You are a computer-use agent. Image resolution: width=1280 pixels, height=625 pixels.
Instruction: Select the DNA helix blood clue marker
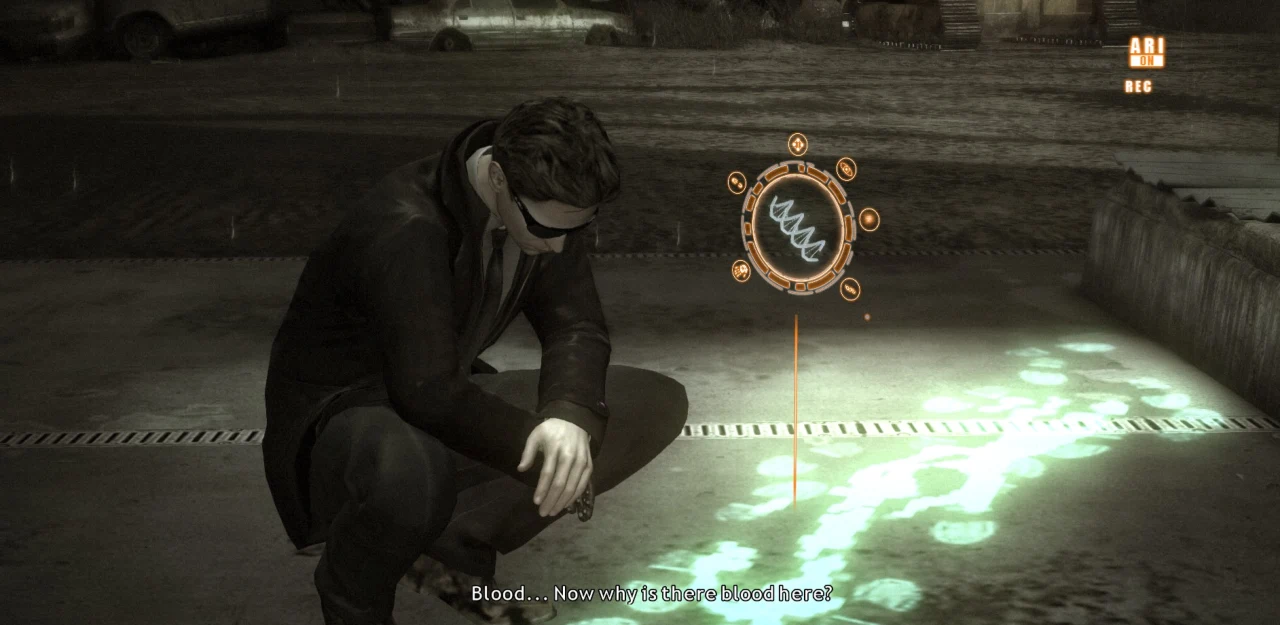coord(797,227)
